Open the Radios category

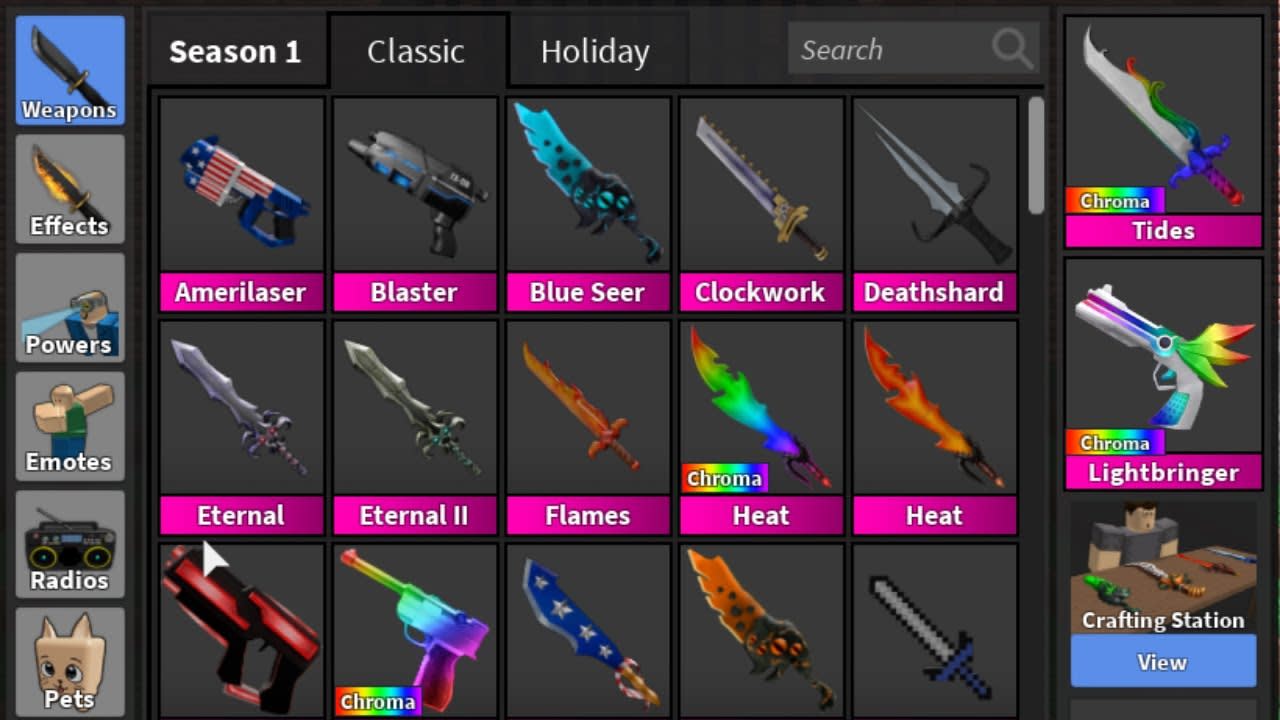click(x=69, y=543)
